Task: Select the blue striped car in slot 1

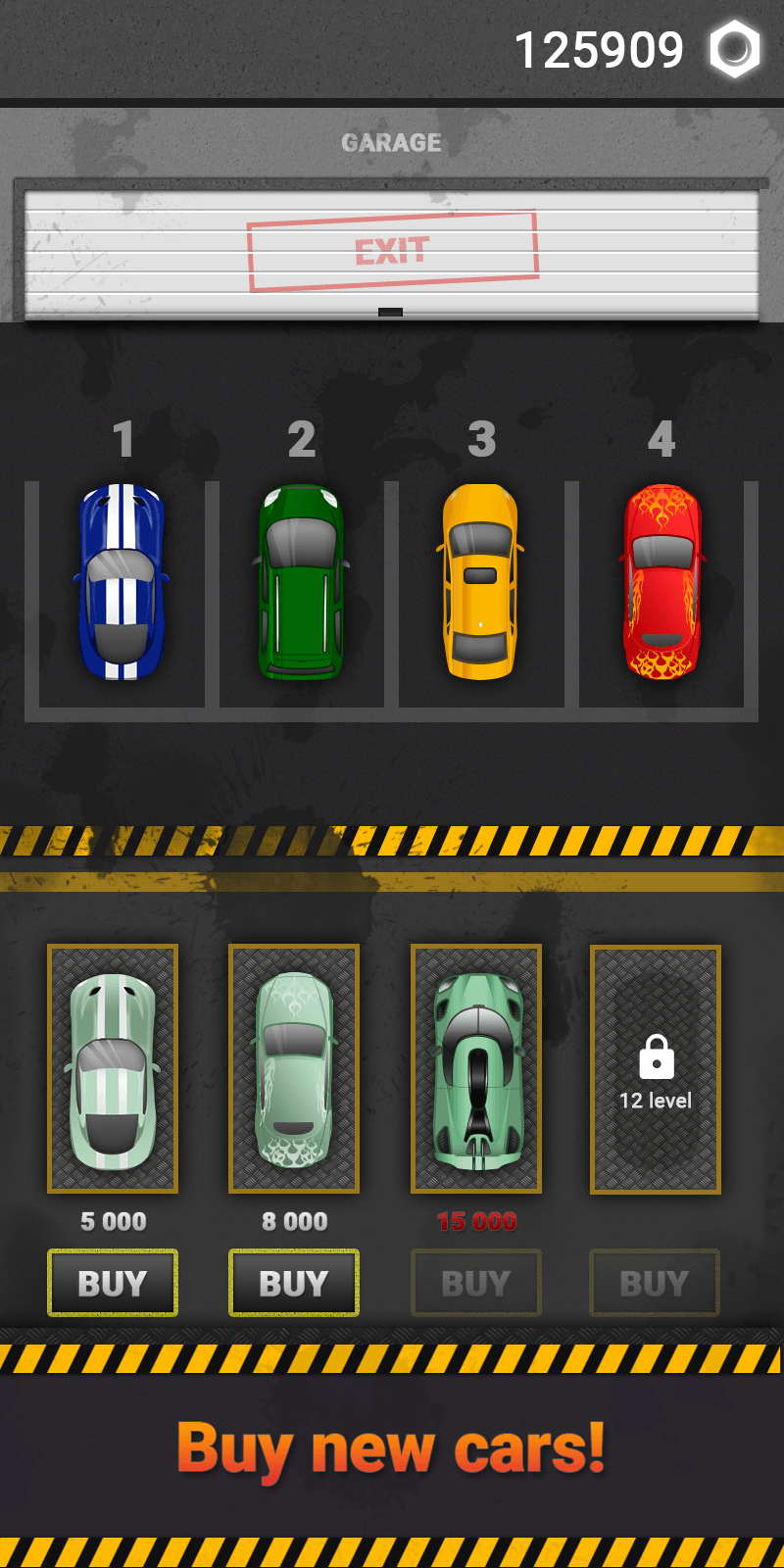Action: point(122,581)
